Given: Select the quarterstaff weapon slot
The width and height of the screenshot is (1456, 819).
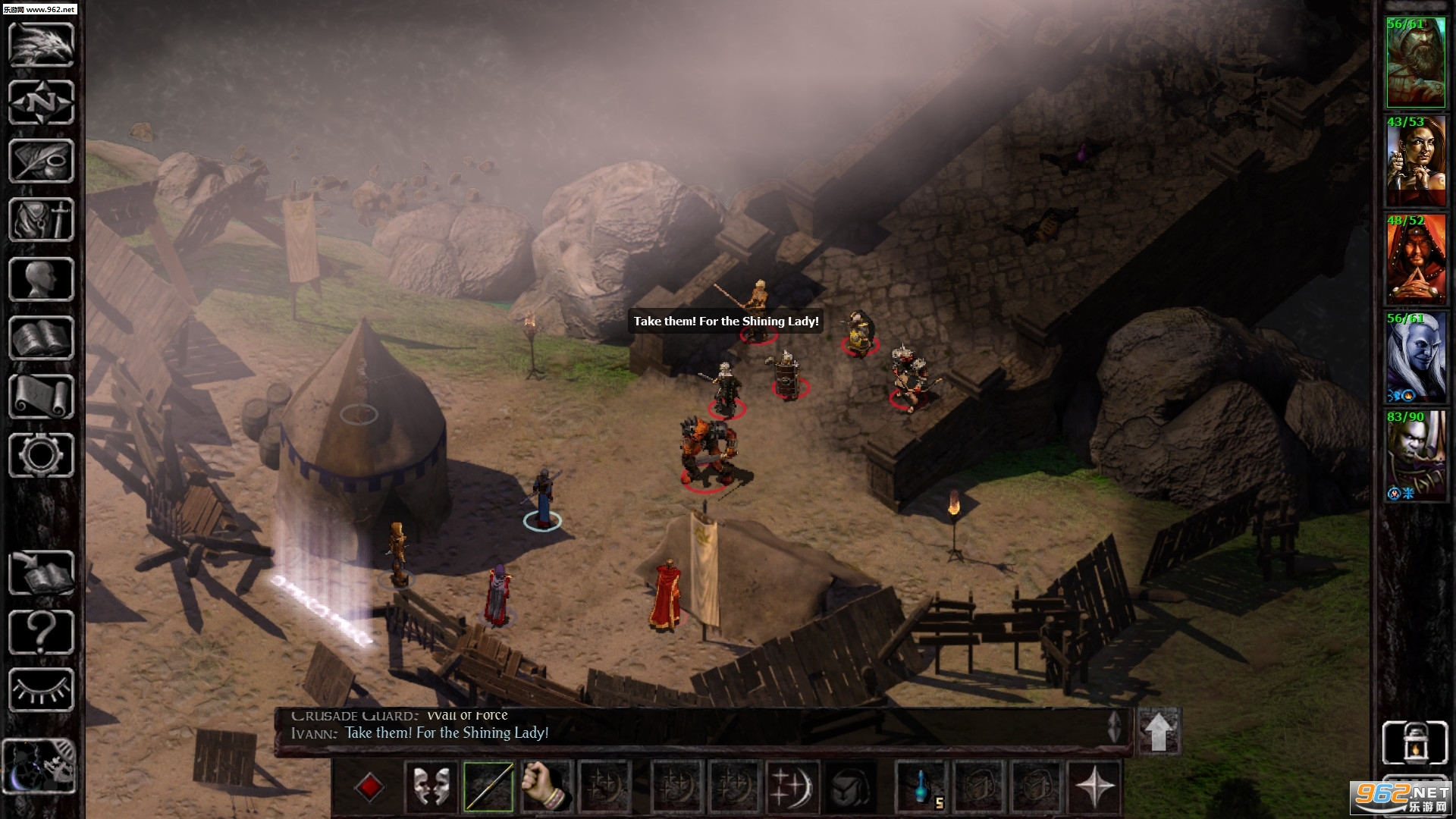Looking at the screenshot, I should (x=488, y=787).
